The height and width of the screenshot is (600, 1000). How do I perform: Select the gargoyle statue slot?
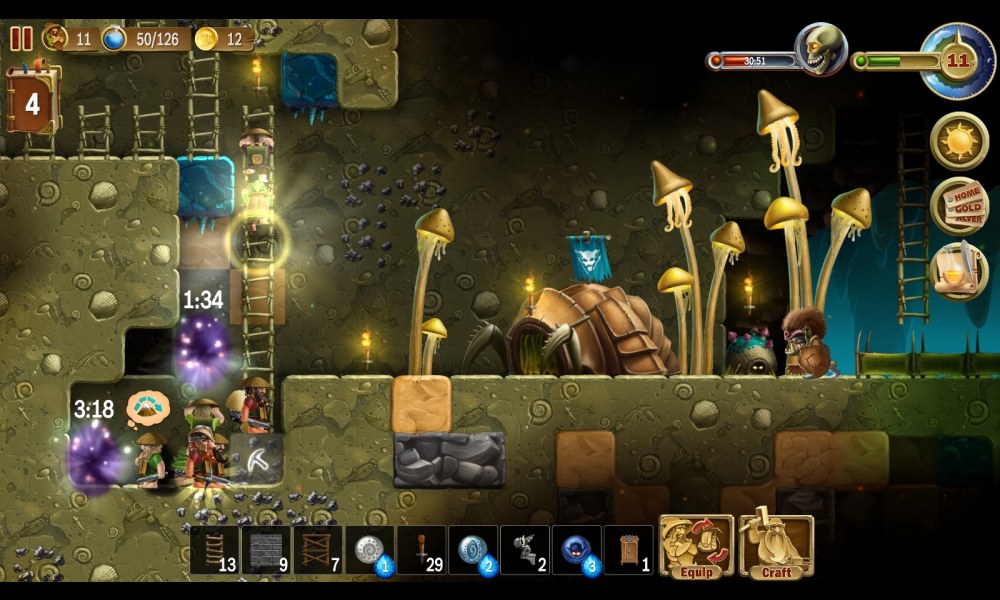click(x=525, y=550)
